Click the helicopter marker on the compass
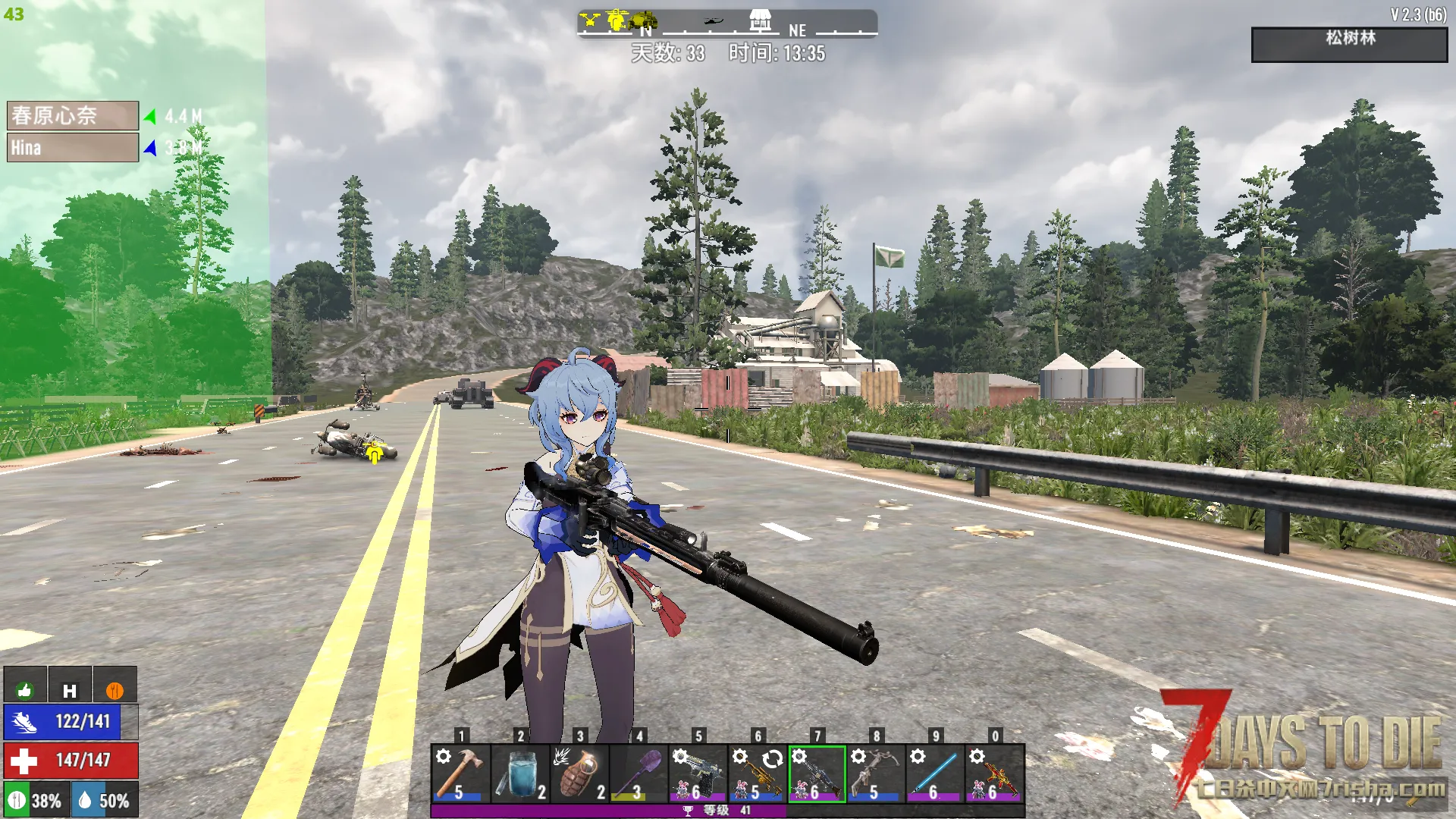The height and width of the screenshot is (819, 1456). point(713,22)
